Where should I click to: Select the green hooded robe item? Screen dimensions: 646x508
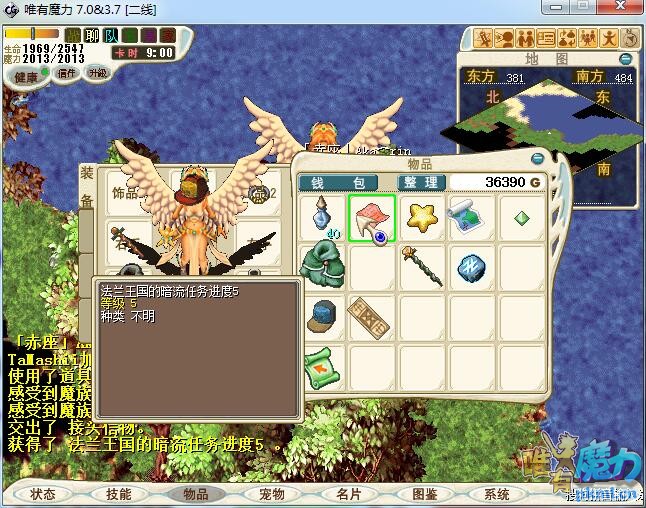point(322,266)
